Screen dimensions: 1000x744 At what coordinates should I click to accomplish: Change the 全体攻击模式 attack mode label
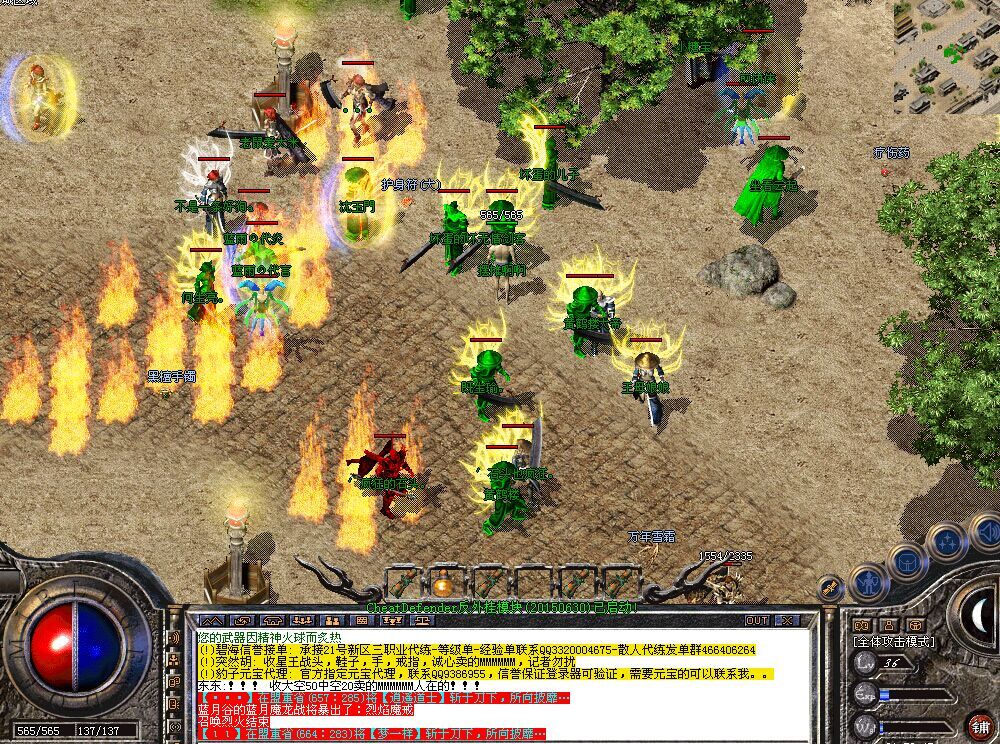click(893, 641)
